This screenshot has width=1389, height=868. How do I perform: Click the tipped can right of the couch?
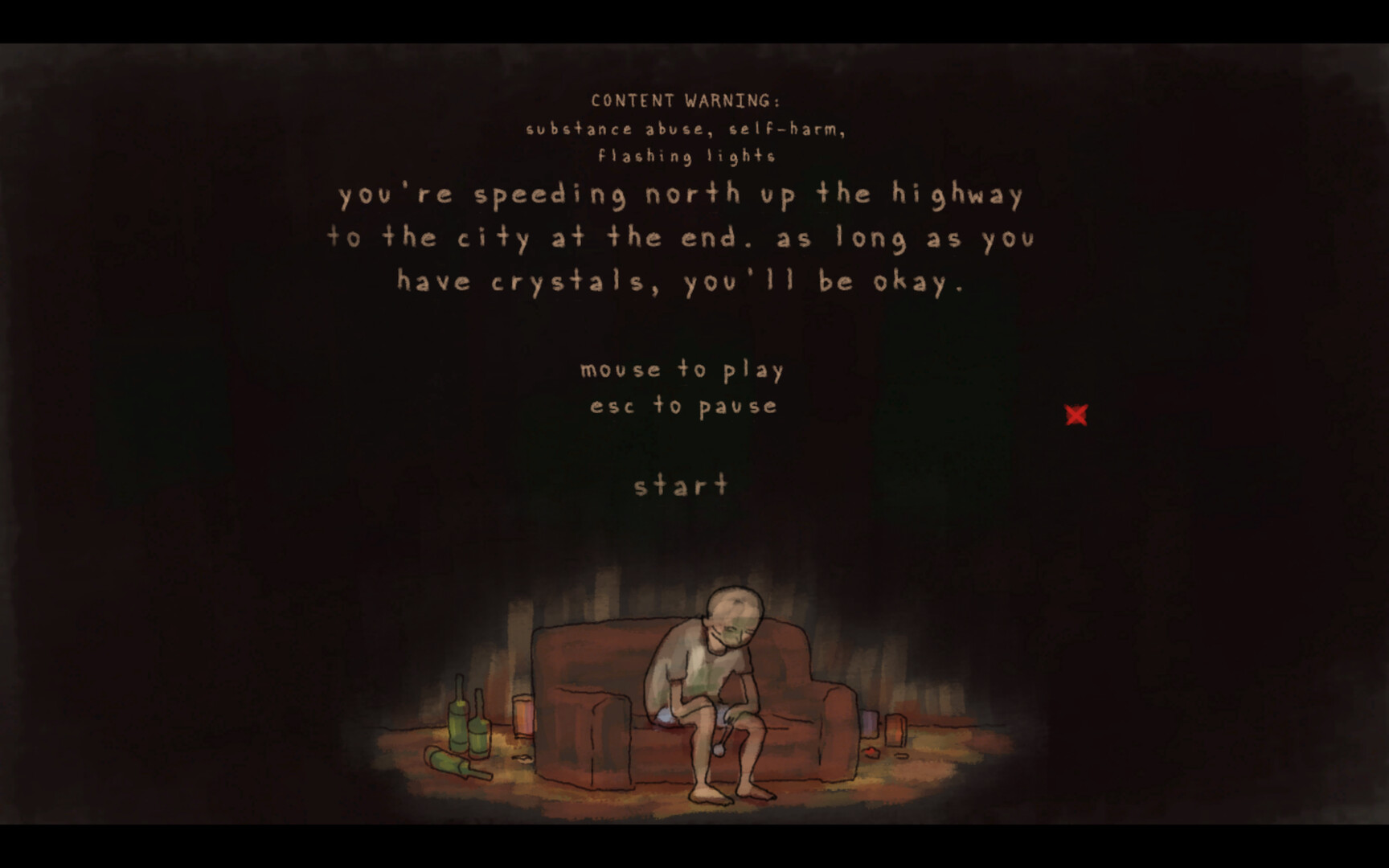pos(894,727)
